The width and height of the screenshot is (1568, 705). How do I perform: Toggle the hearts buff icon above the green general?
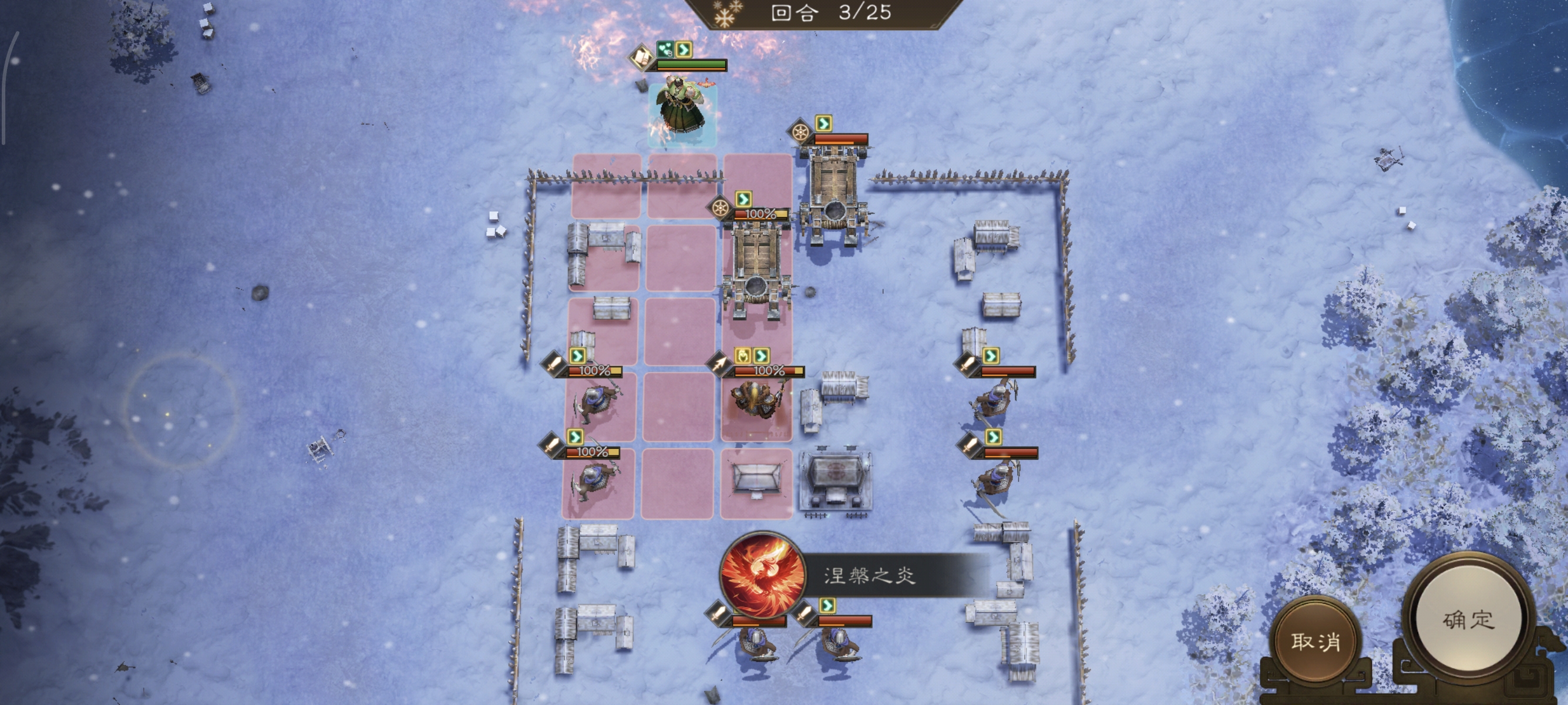[665, 49]
